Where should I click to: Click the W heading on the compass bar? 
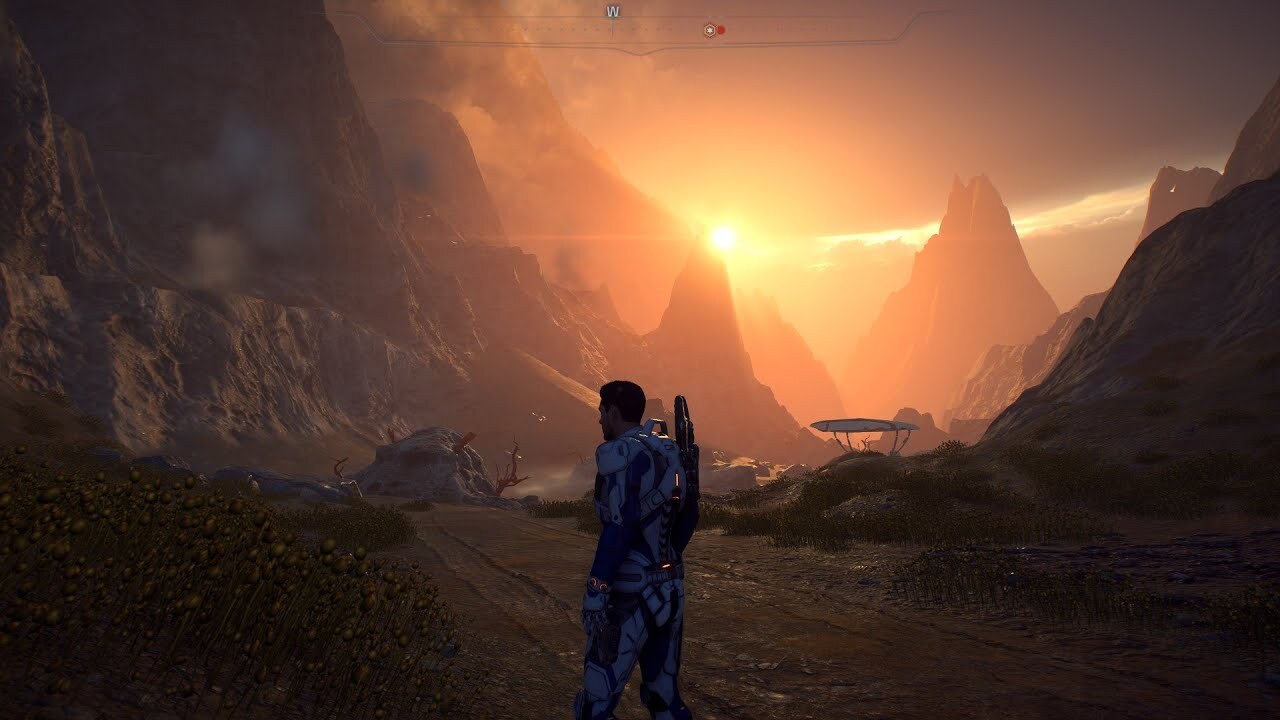point(612,12)
